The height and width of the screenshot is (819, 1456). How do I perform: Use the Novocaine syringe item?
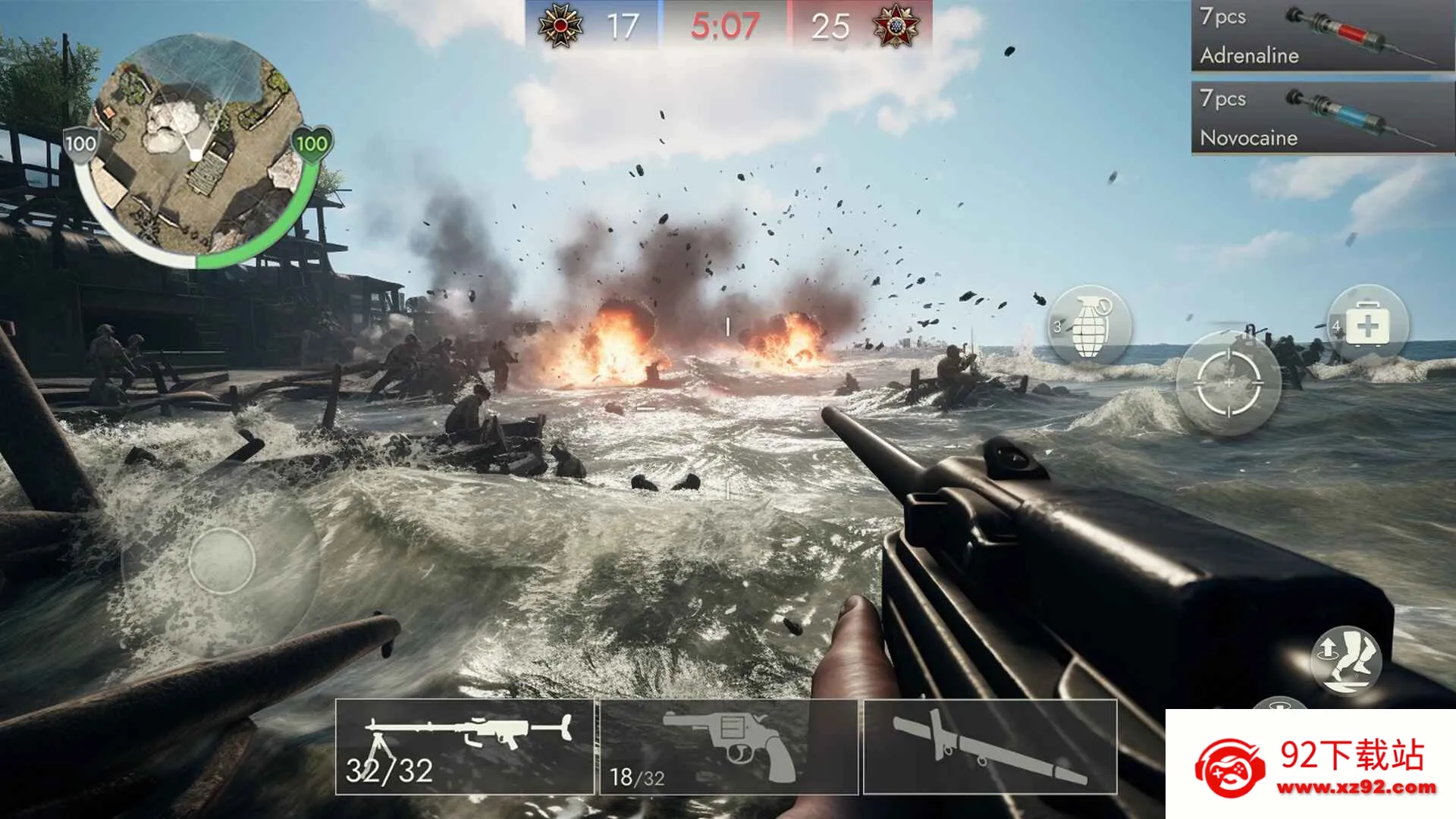(x=1322, y=118)
